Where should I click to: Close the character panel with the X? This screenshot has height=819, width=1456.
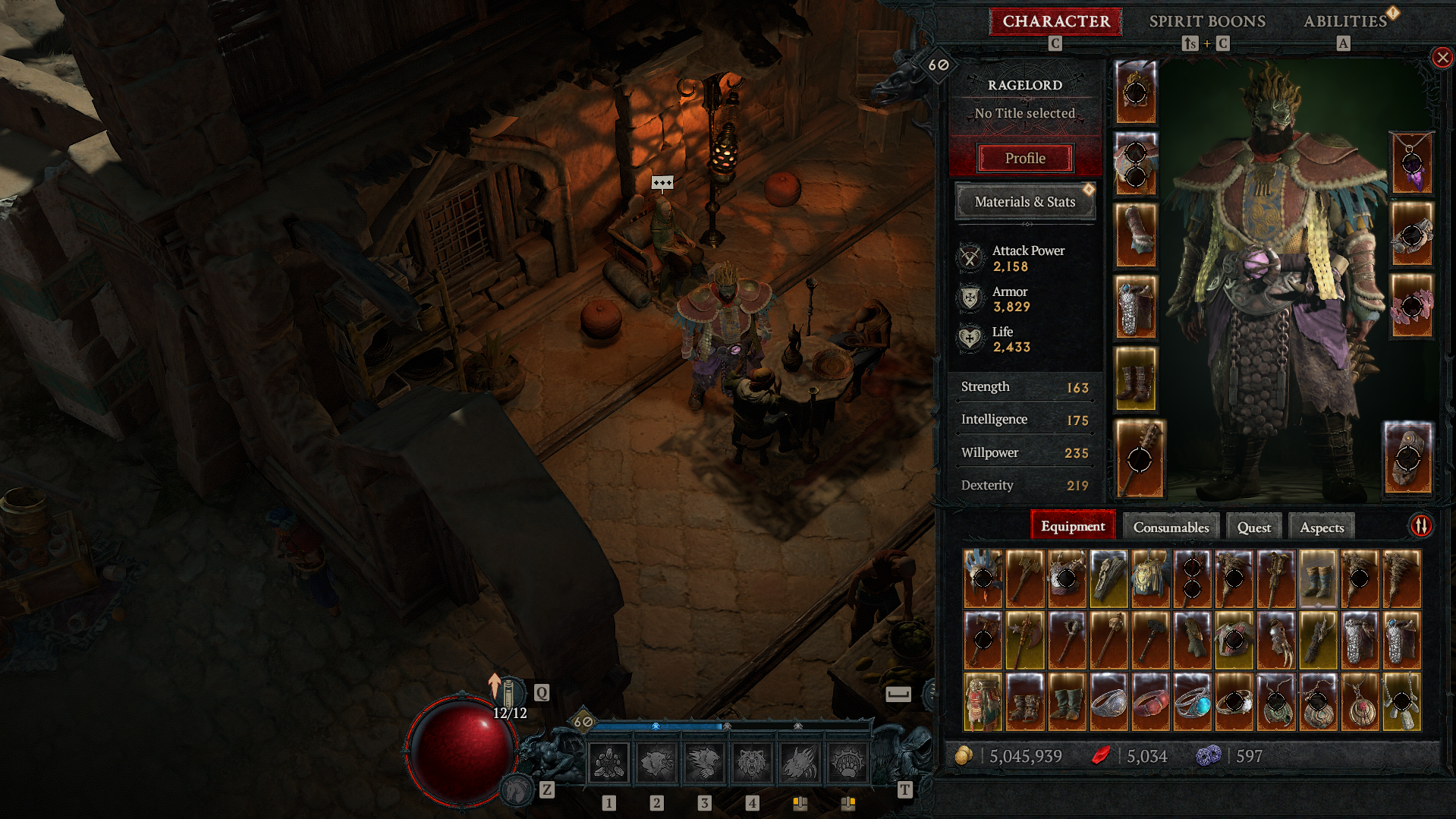coord(1442,58)
